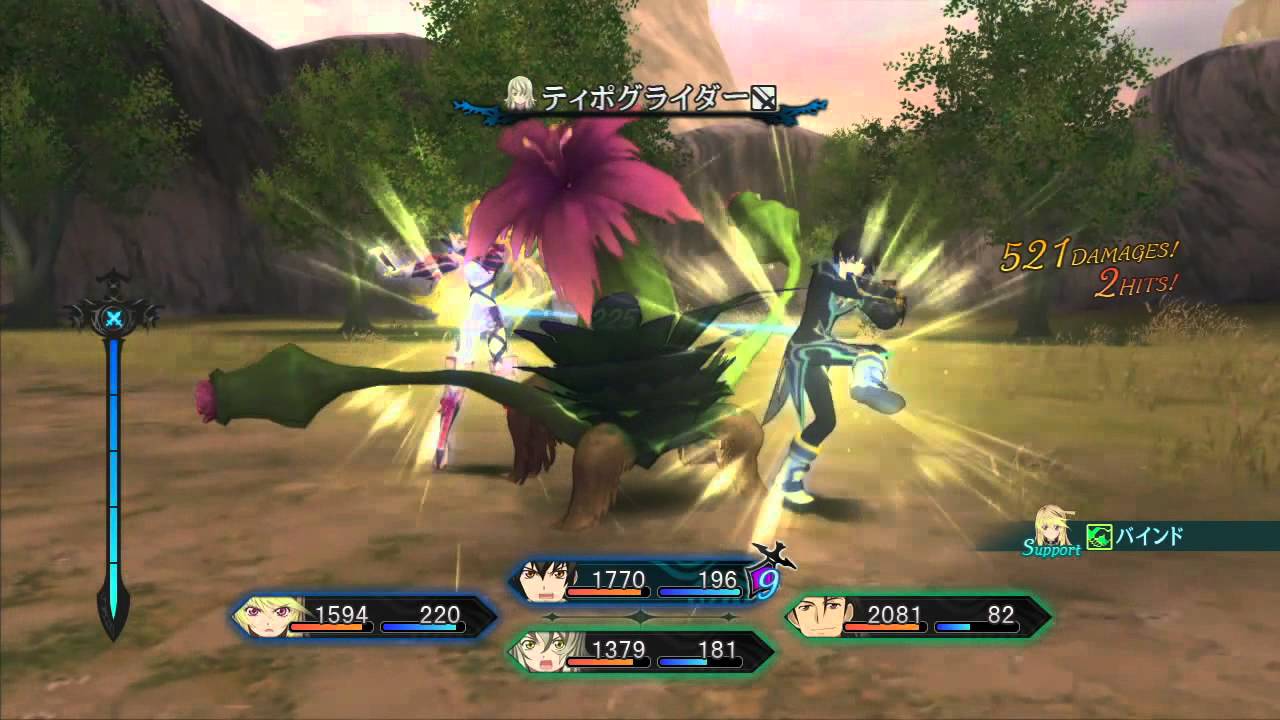Select the blonde girl's panel showing 1594 HP
Image resolution: width=1280 pixels, height=720 pixels.
tap(366, 617)
